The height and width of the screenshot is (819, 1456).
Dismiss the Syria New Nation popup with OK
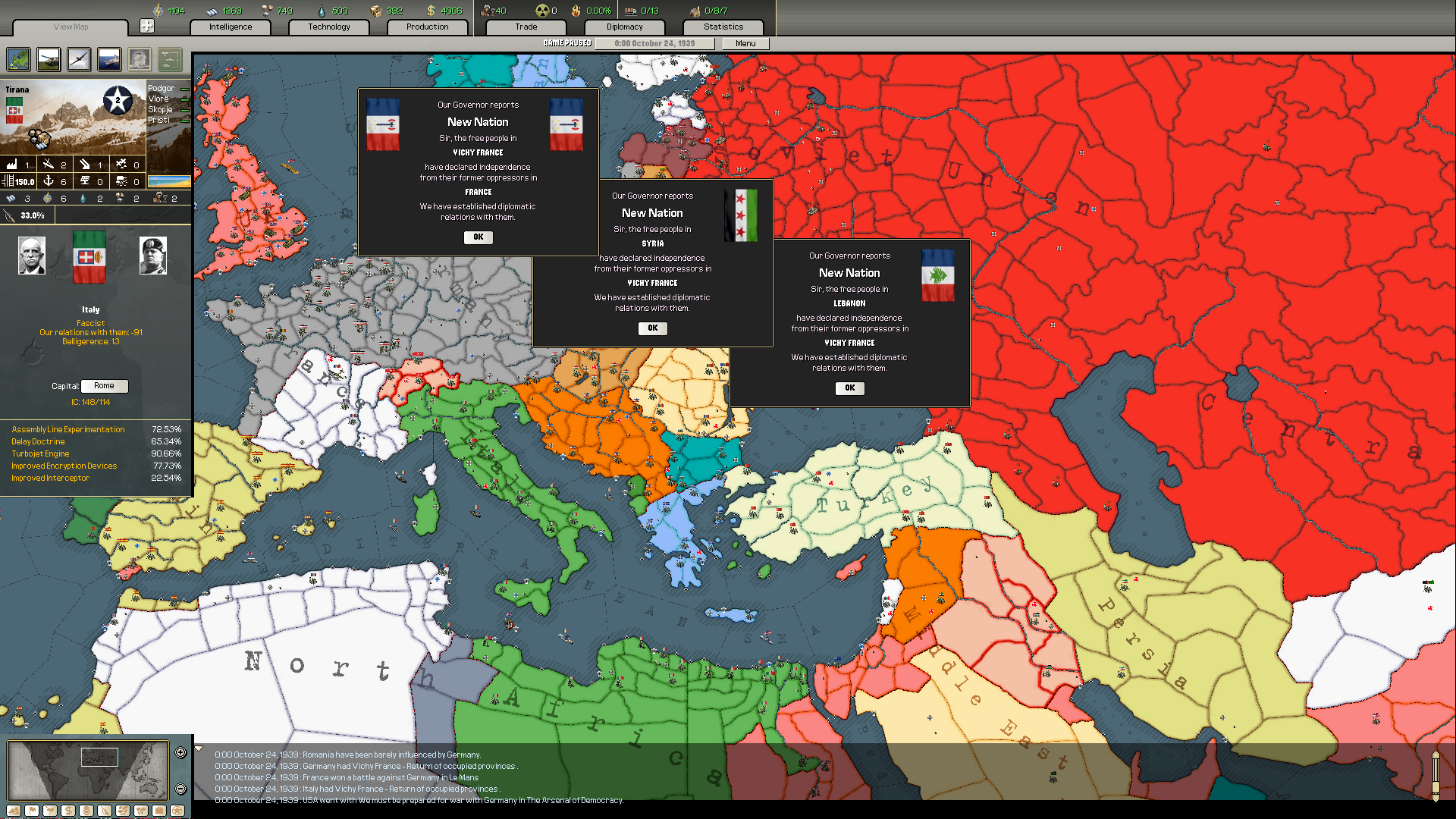tap(652, 328)
